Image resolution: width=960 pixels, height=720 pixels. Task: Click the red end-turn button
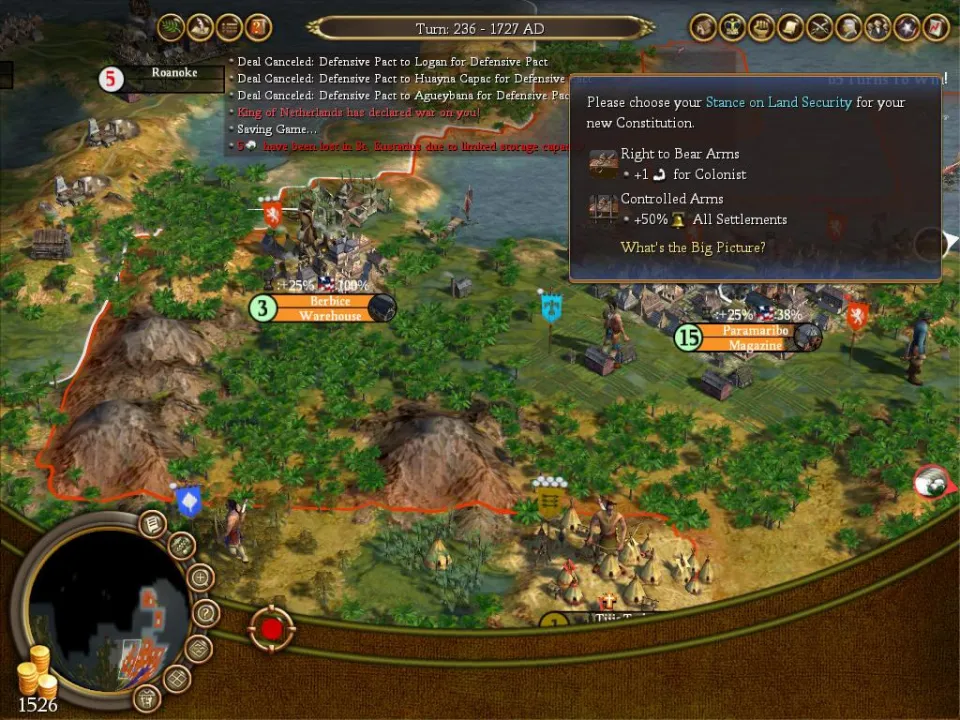point(271,630)
